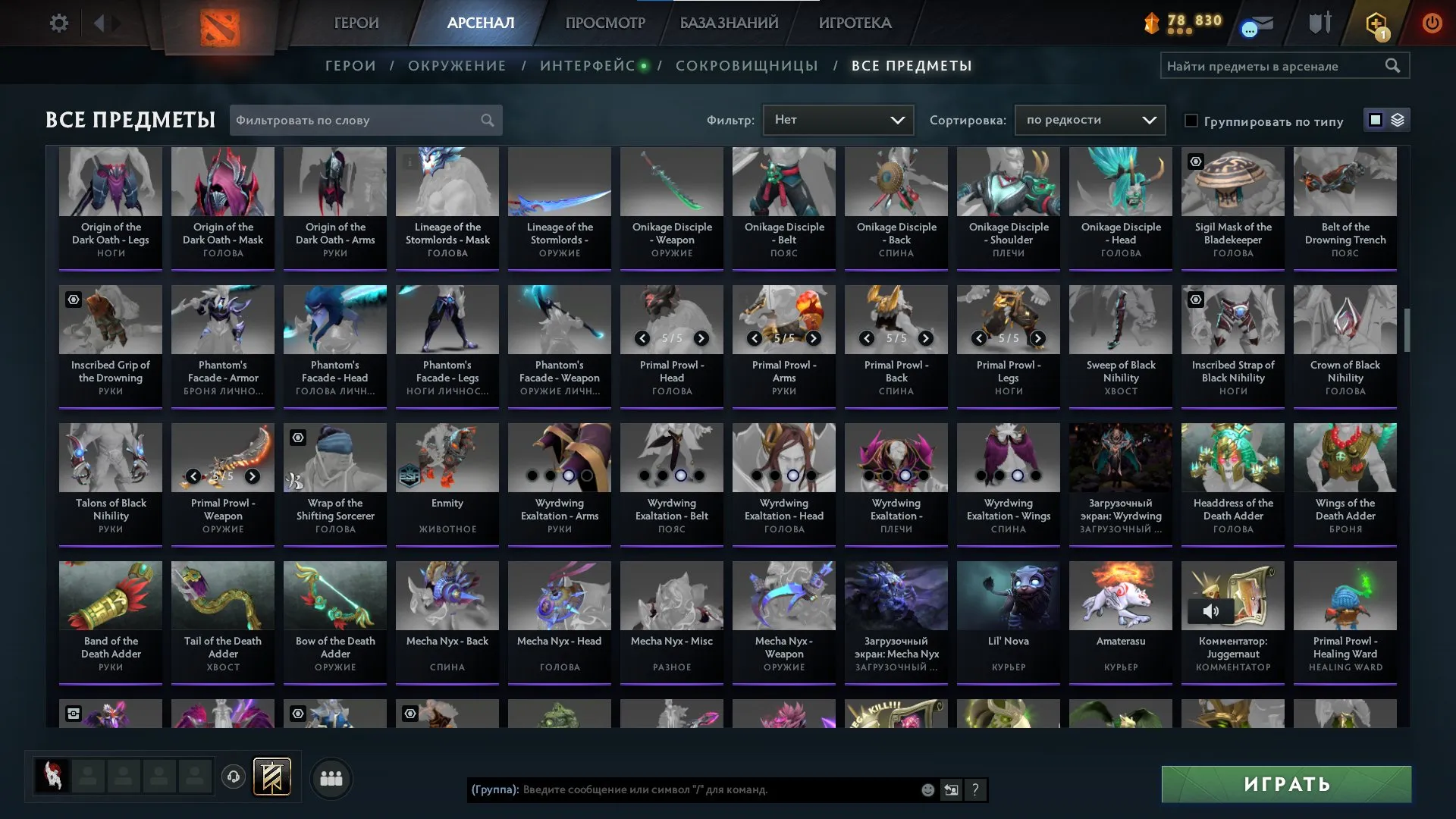Open Dota Plus hexagon icon with notification
1456x819 pixels.
[1375, 23]
